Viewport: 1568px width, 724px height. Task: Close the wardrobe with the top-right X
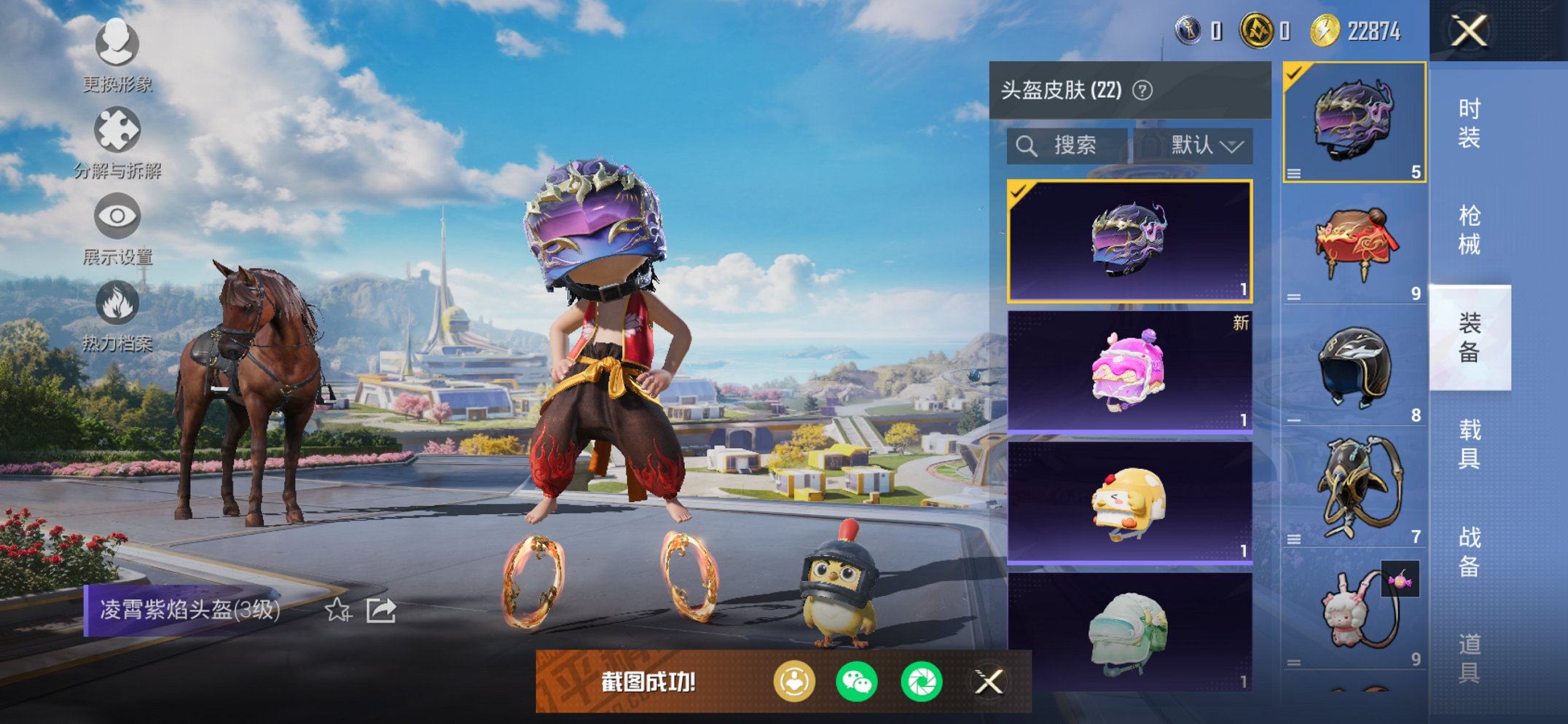click(1470, 32)
